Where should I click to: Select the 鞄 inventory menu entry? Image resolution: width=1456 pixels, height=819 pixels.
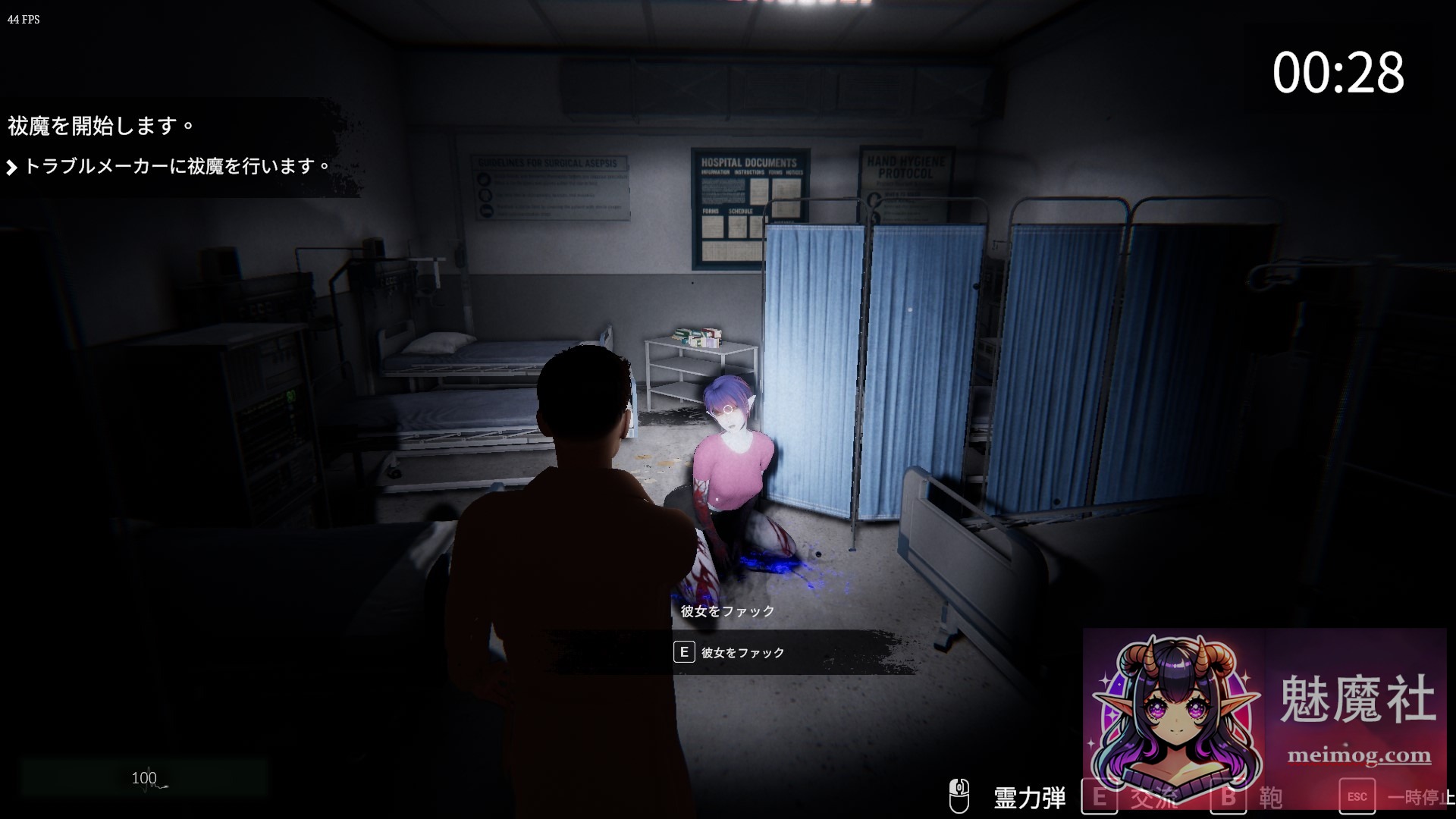pos(1272,796)
